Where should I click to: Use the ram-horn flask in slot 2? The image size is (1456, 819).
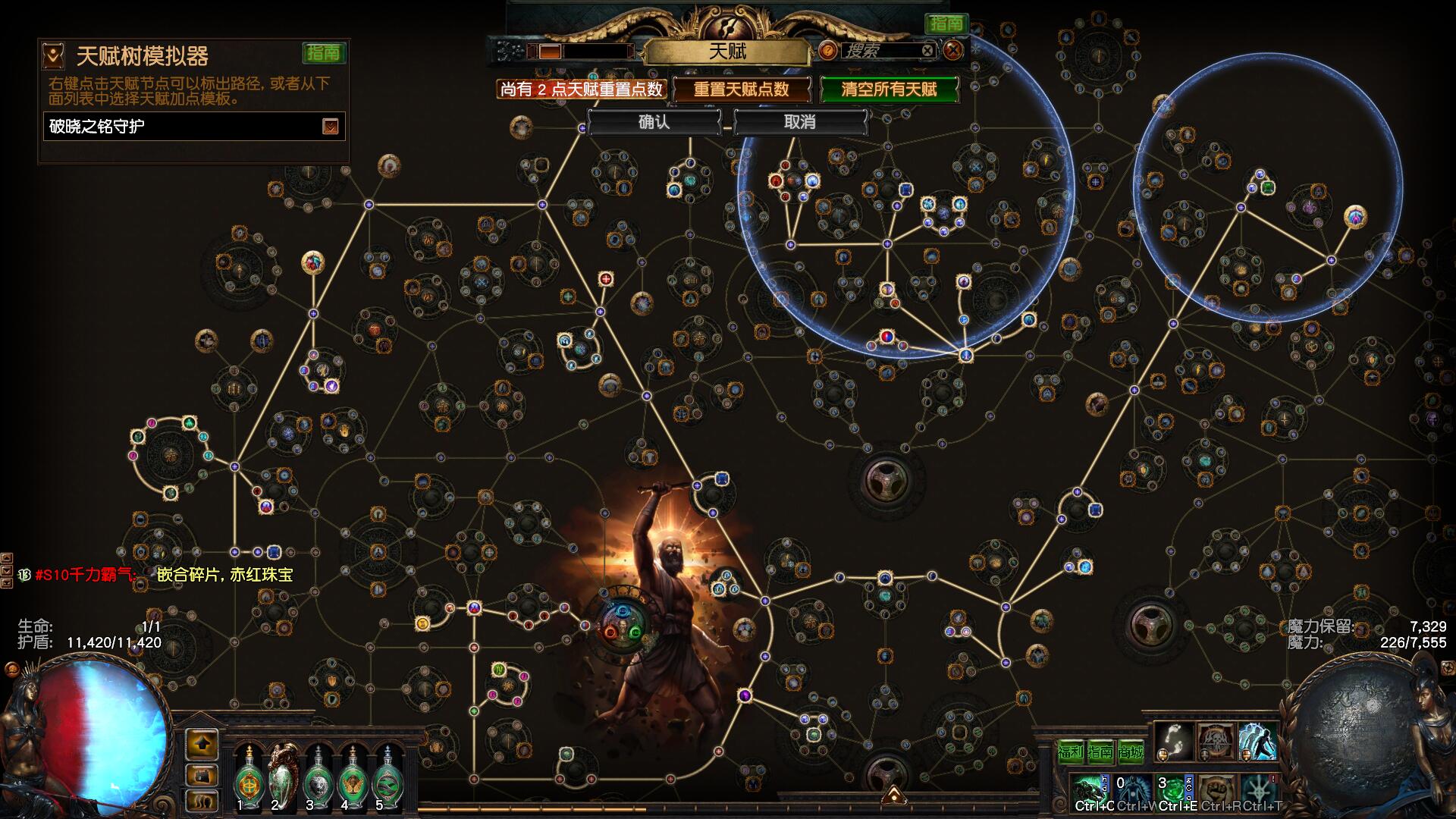(283, 773)
